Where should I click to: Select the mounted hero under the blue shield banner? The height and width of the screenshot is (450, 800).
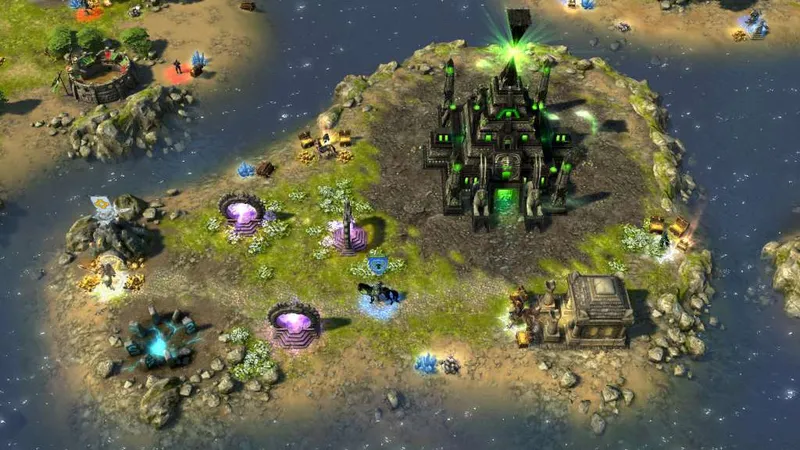tap(380, 294)
